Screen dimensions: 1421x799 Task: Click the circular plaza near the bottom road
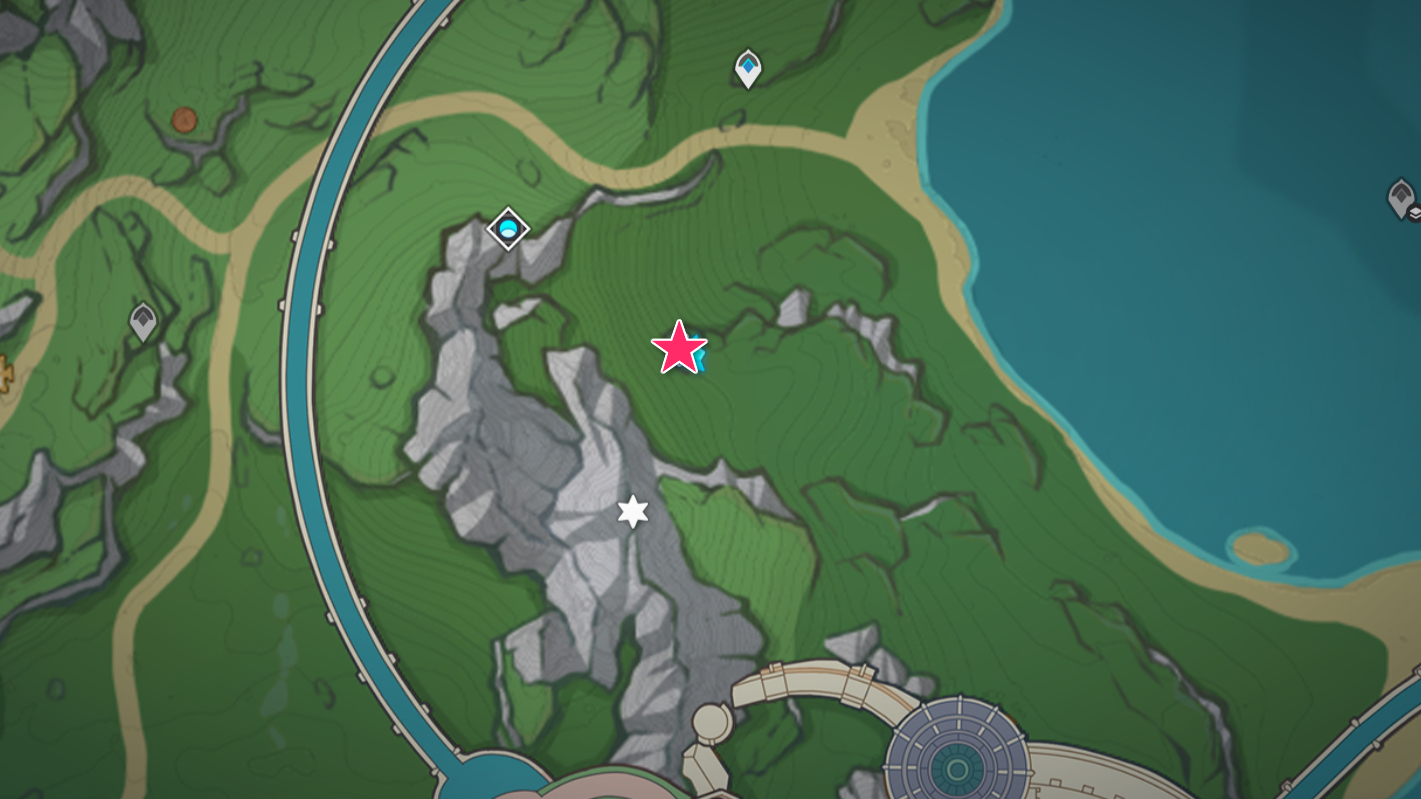coord(715,720)
